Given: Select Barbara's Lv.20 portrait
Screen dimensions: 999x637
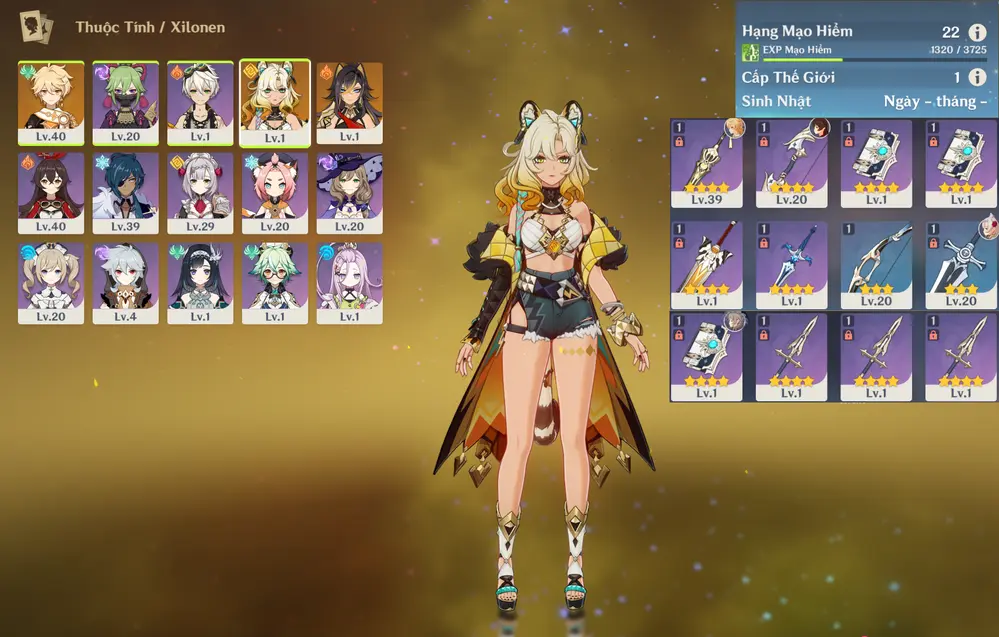Looking at the screenshot, I should click(51, 282).
